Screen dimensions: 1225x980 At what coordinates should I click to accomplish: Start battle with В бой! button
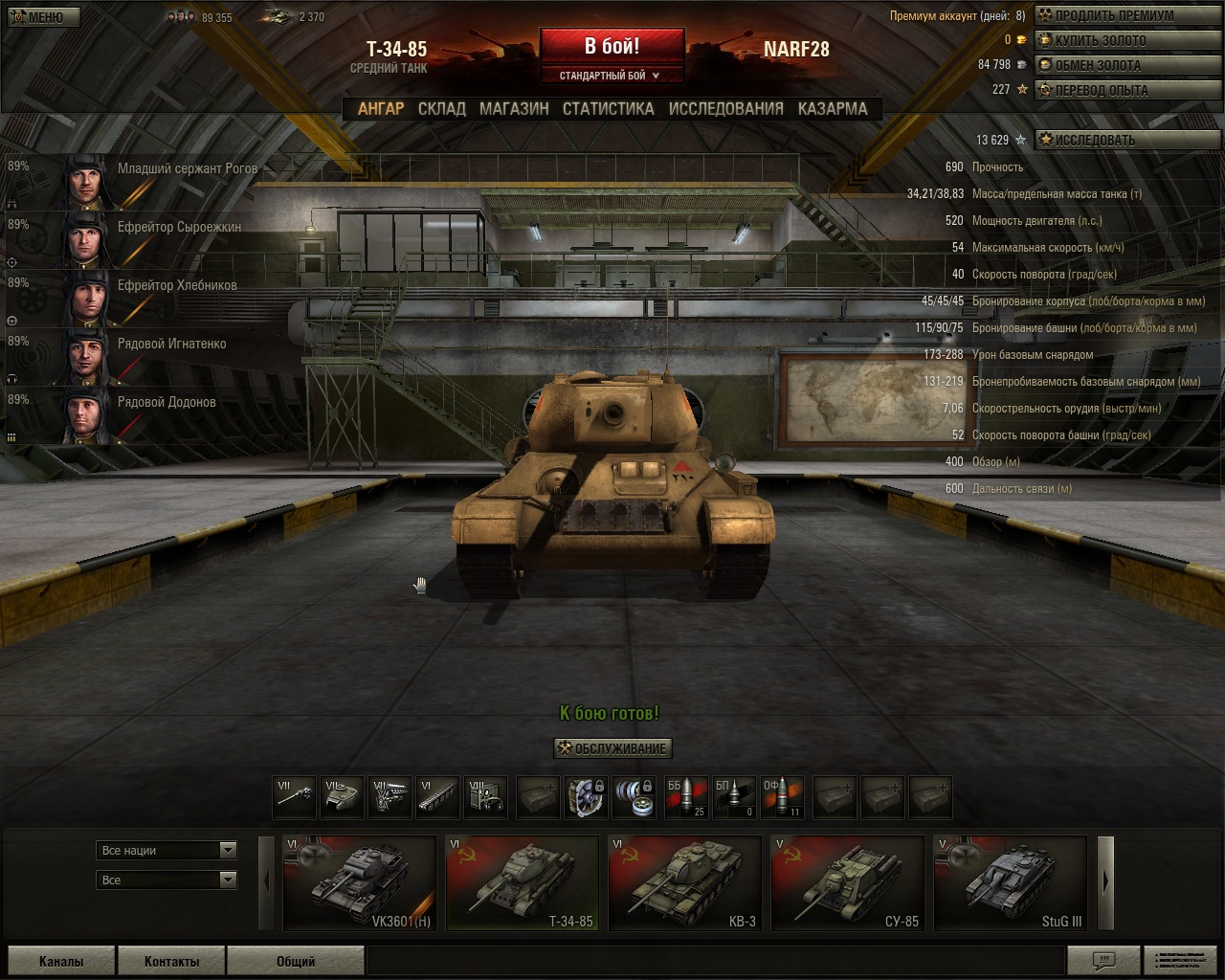pyautogui.click(x=612, y=46)
